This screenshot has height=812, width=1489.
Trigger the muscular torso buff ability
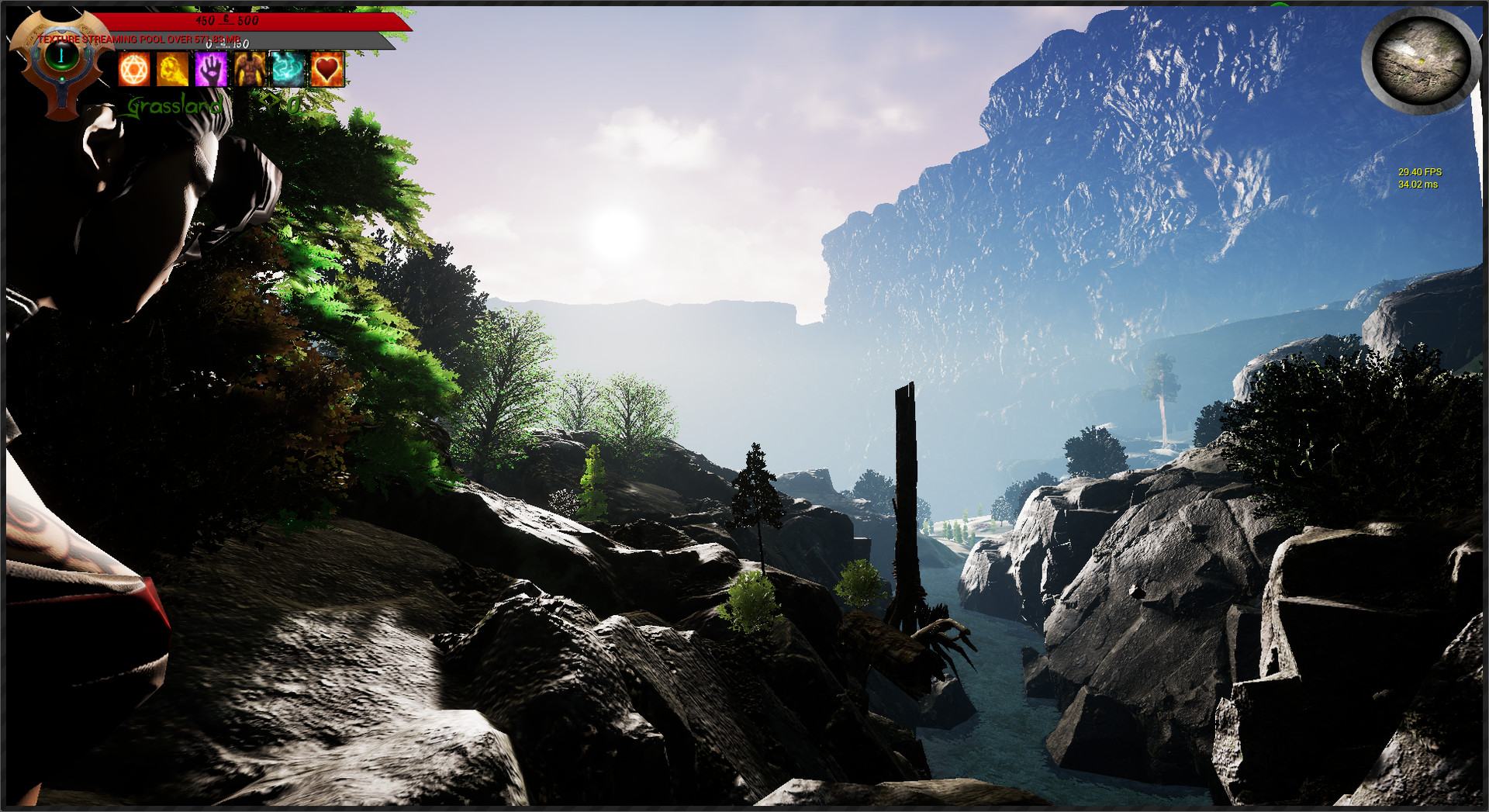tap(250, 71)
